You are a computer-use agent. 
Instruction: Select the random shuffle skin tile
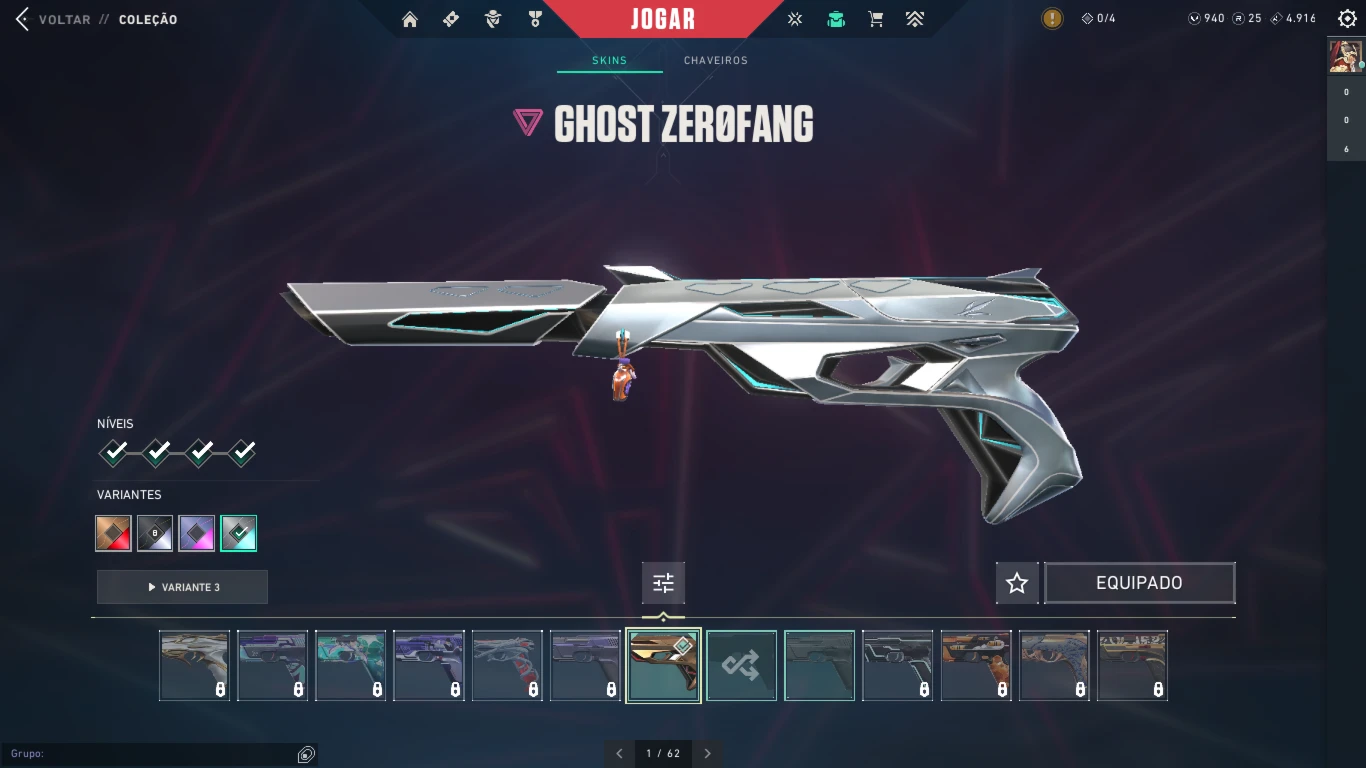tap(741, 665)
